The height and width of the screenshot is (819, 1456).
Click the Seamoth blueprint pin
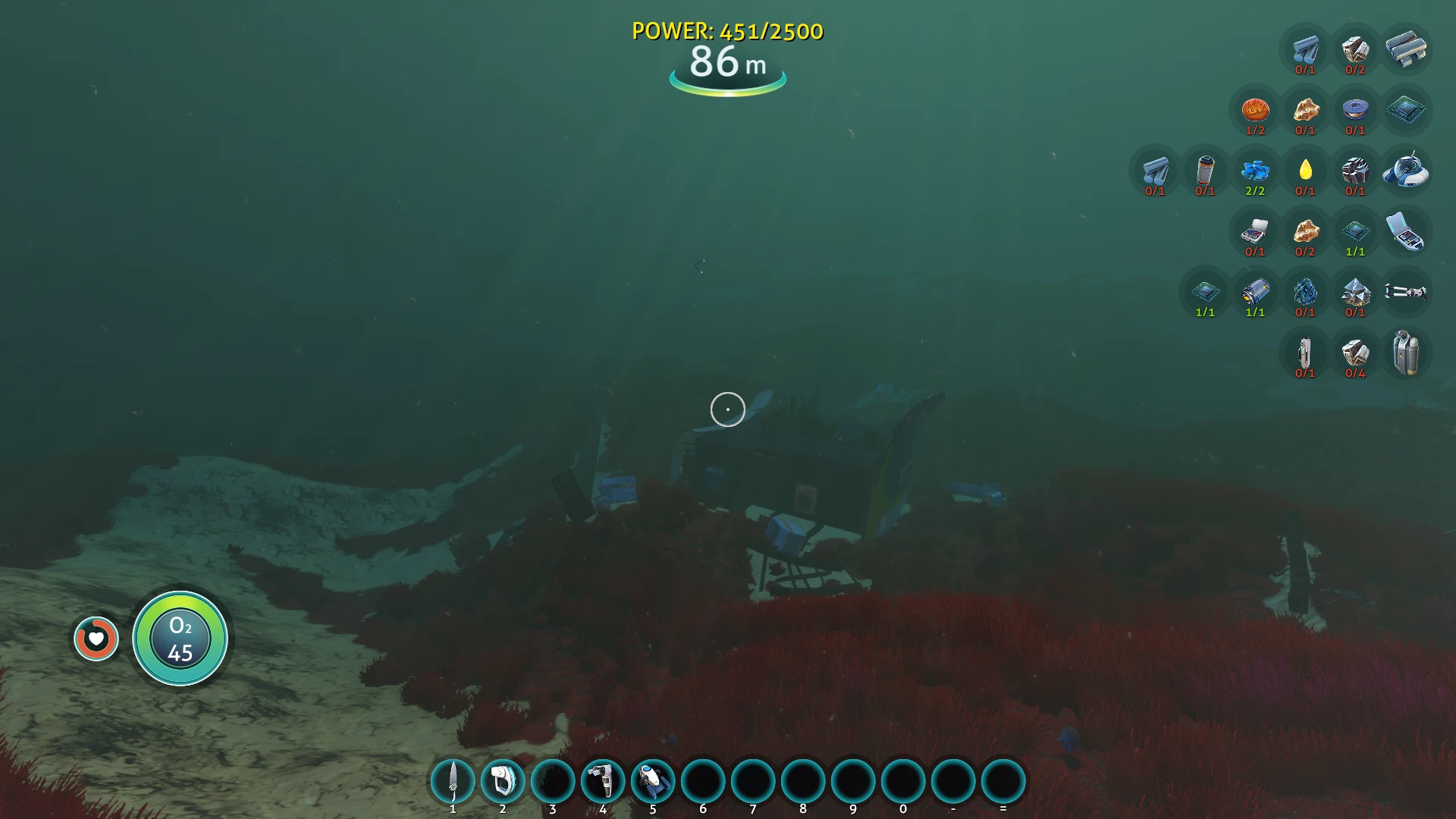pos(1407,171)
